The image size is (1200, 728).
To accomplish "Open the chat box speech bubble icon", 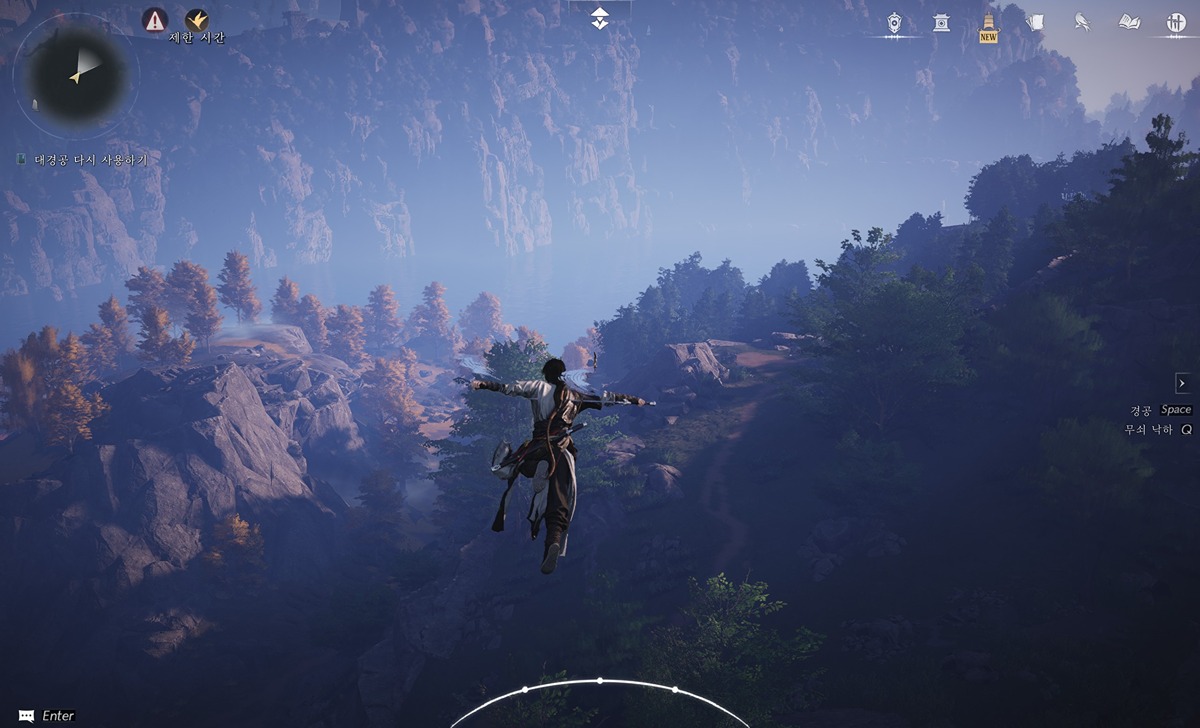I will (x=27, y=715).
